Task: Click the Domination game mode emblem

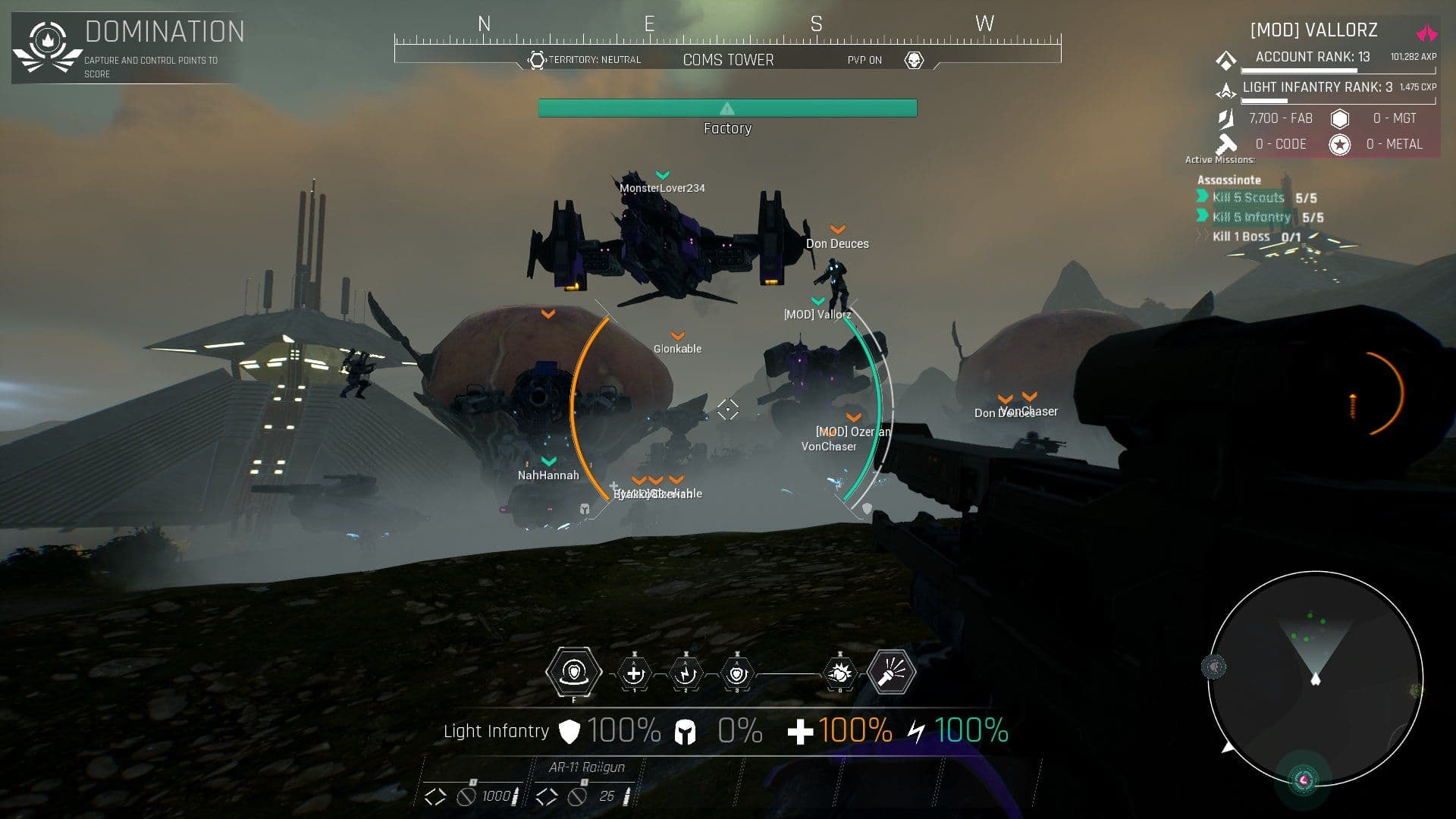Action: (48, 47)
